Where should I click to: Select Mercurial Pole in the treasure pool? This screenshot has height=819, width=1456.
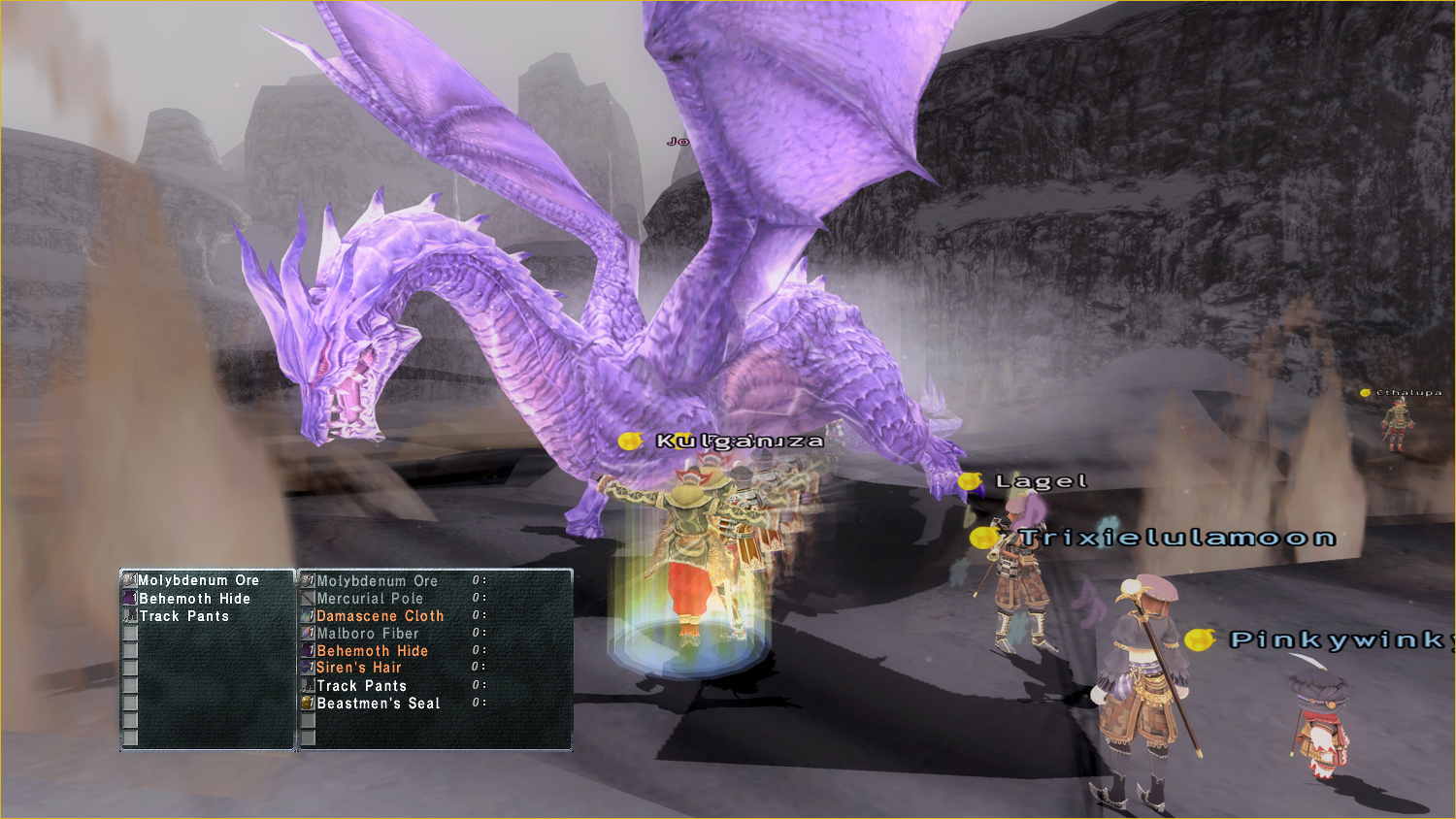click(x=370, y=599)
